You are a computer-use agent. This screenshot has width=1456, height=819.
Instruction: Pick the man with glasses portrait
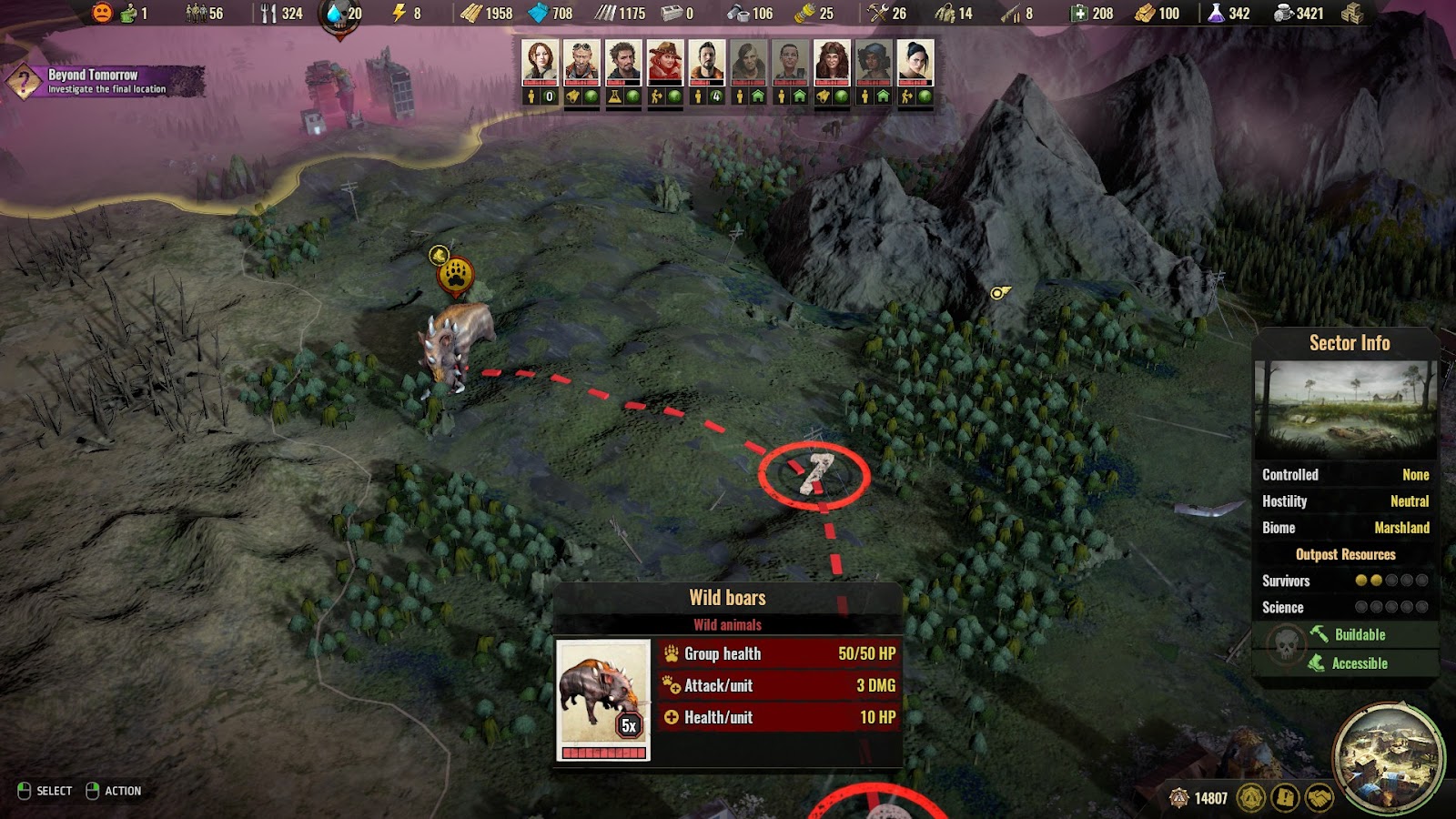pos(790,63)
